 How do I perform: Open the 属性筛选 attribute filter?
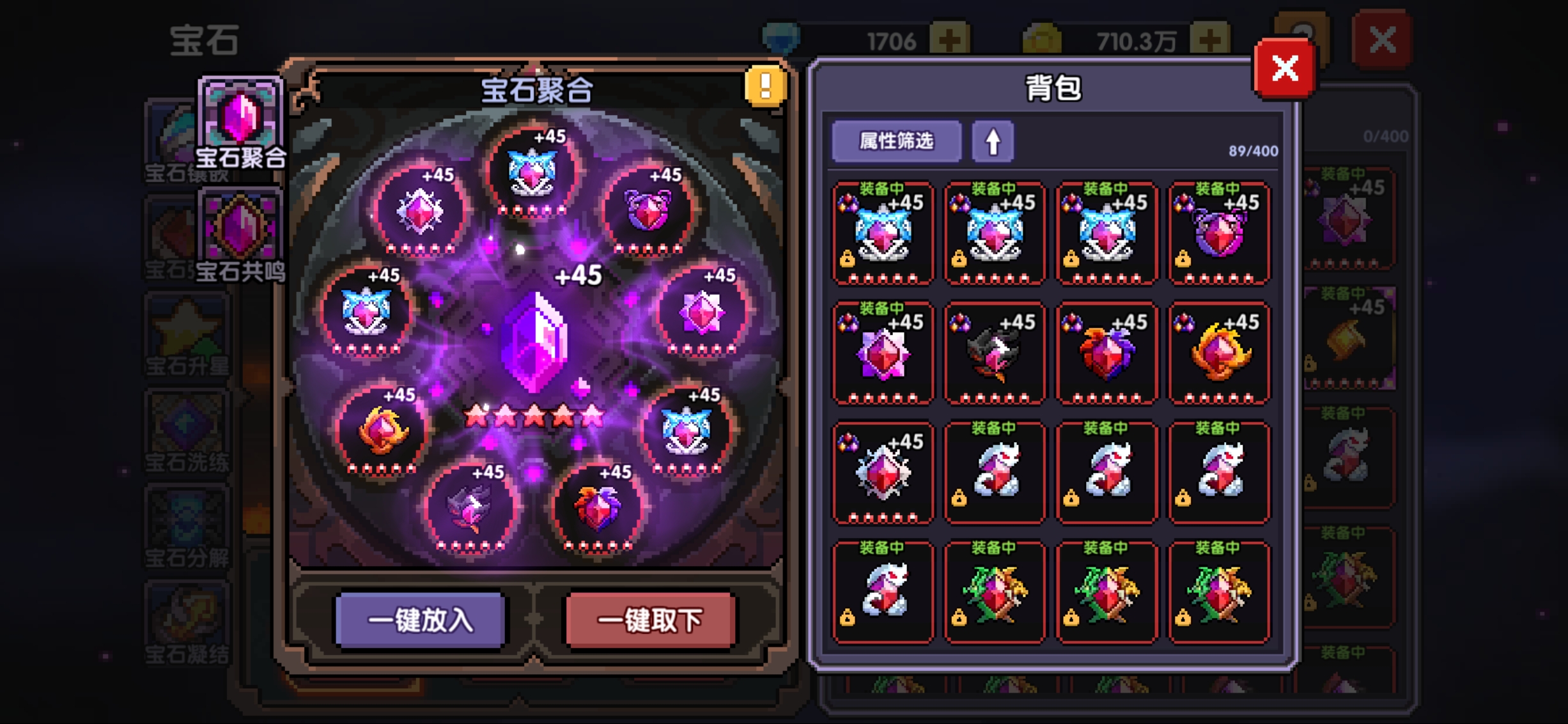click(x=896, y=141)
